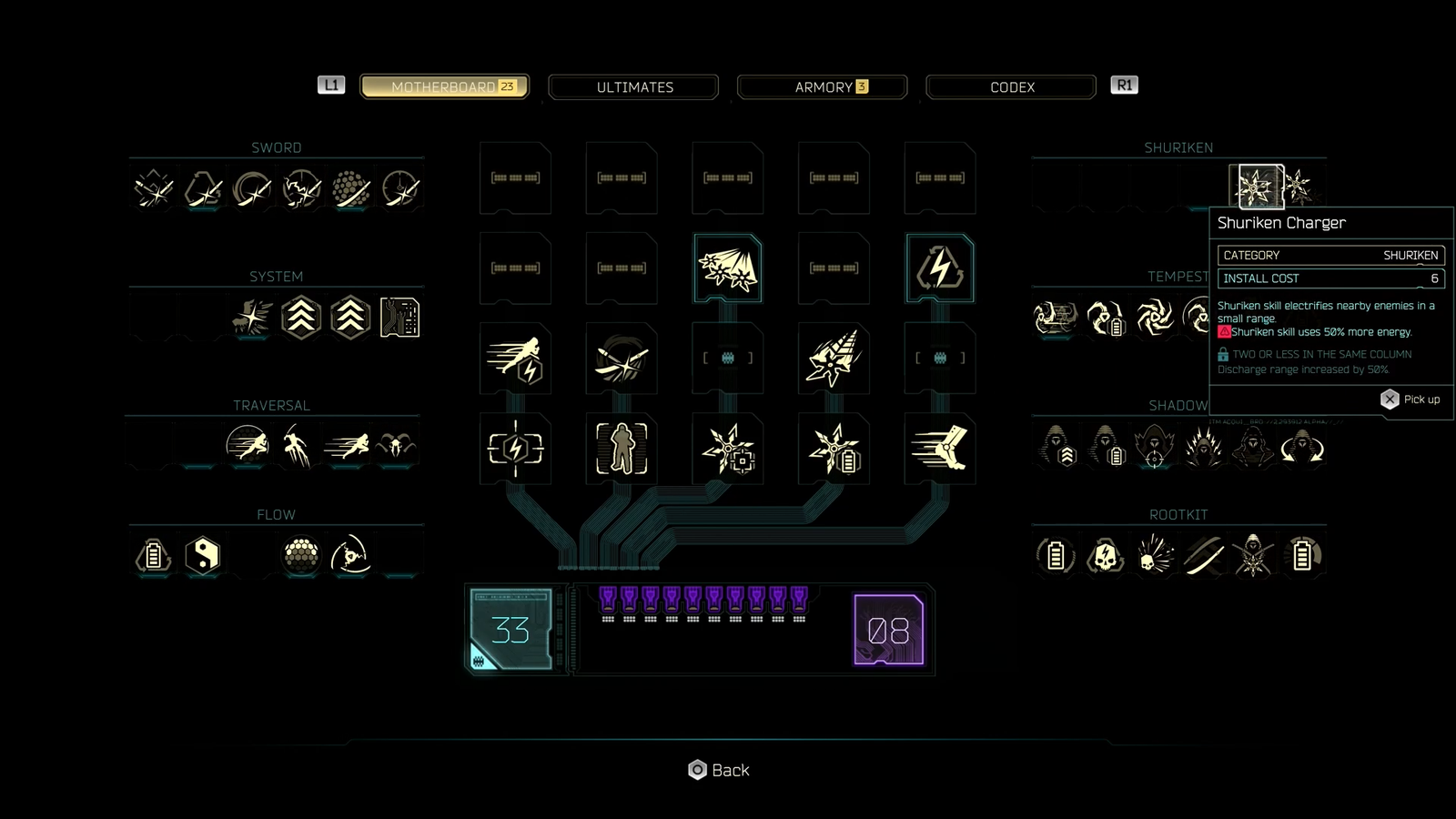
Task: Show the Codex tab
Action: pyautogui.click(x=1011, y=87)
